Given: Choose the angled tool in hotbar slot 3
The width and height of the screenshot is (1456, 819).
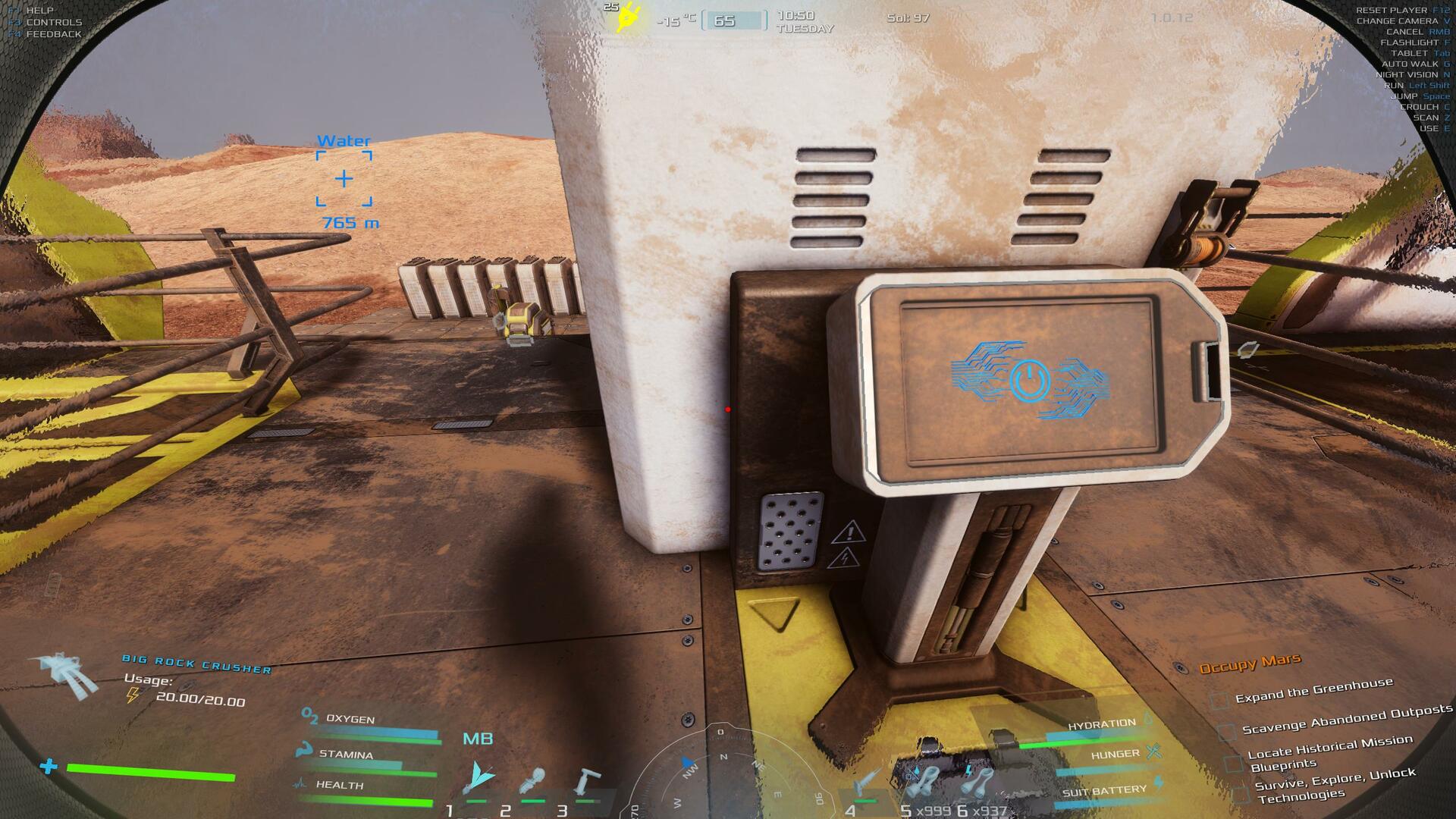Looking at the screenshot, I should [x=586, y=781].
